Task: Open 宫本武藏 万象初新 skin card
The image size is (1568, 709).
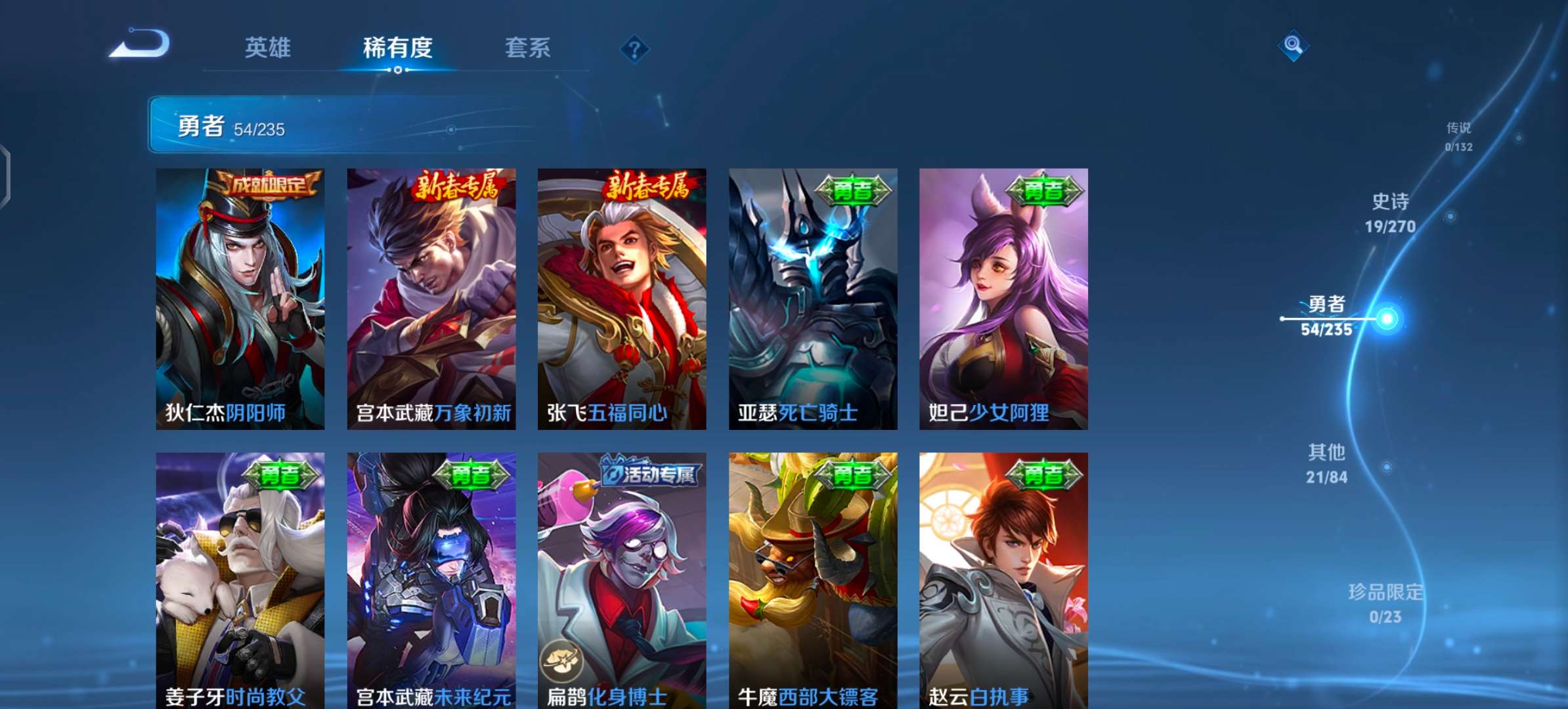Action: 431,299
